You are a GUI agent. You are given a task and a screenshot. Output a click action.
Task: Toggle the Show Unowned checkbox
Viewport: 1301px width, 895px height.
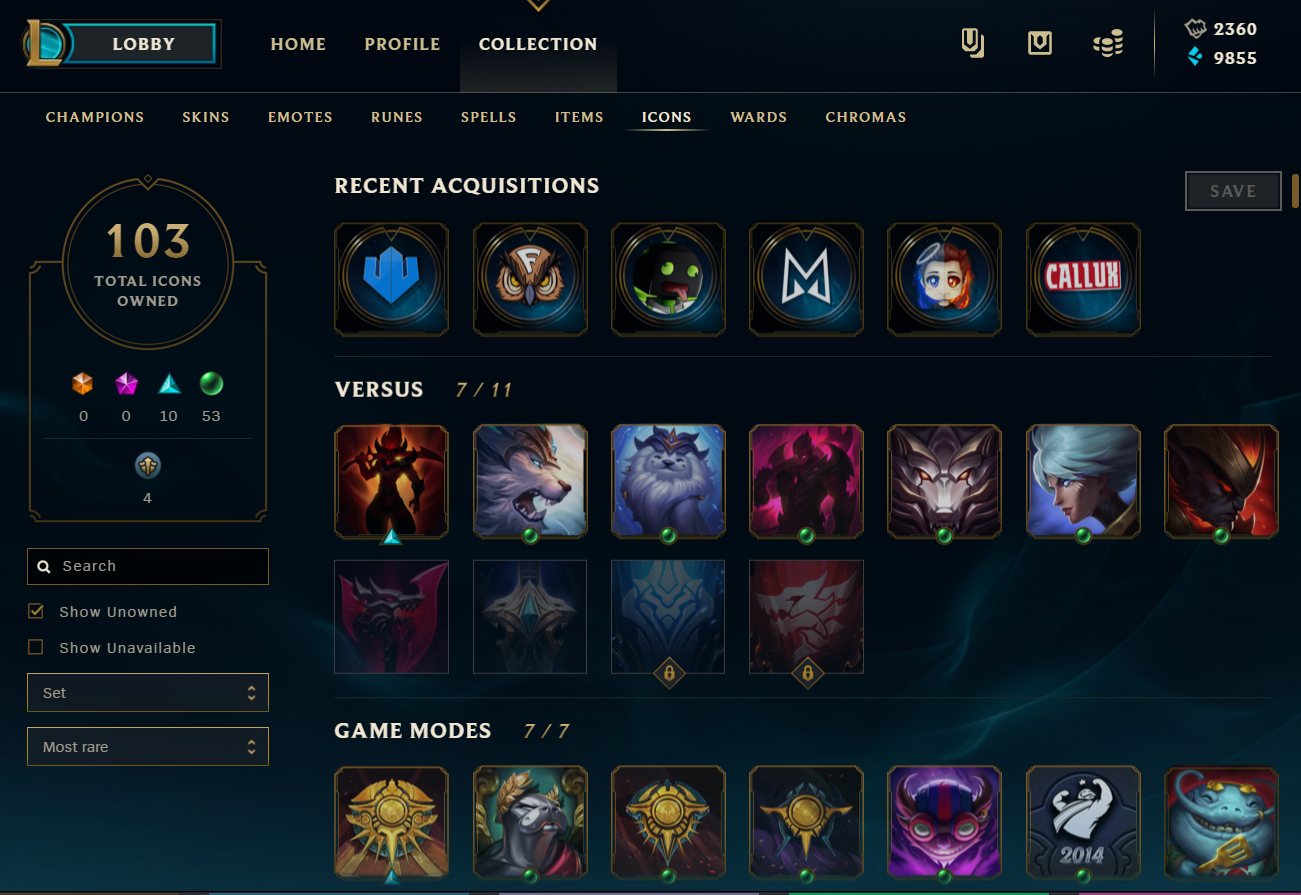(x=37, y=611)
